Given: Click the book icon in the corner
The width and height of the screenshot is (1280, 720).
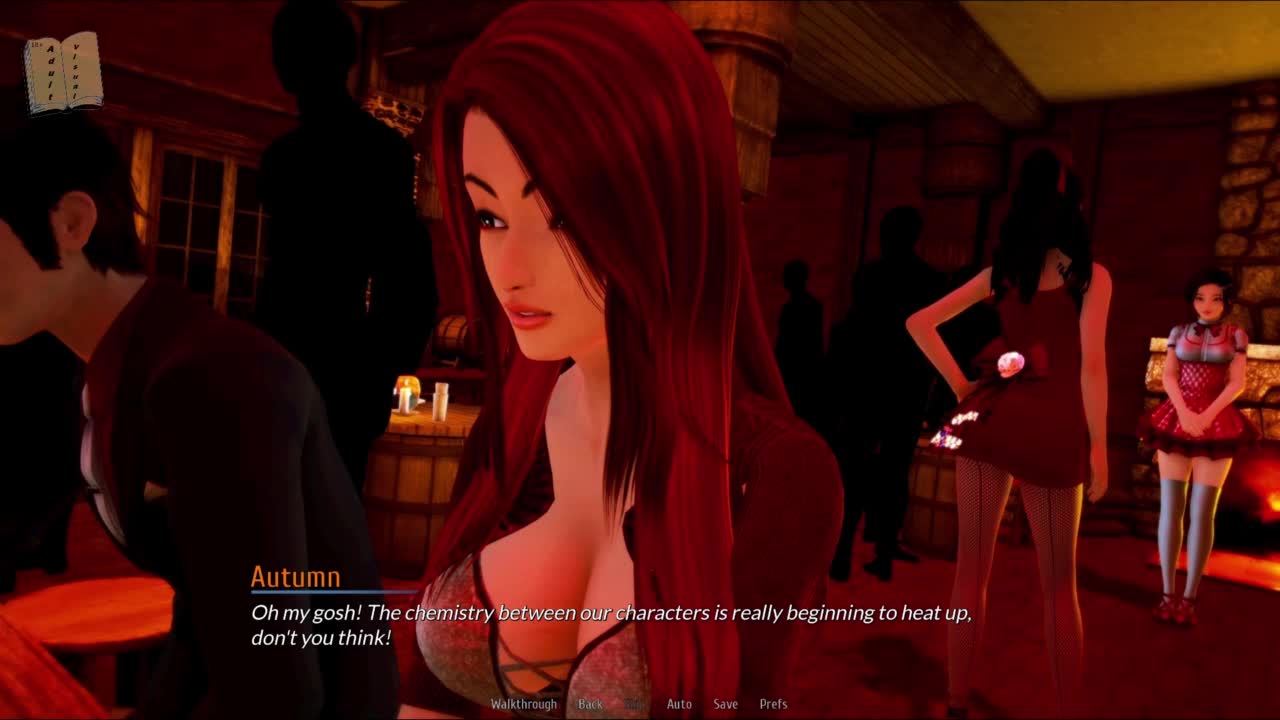Looking at the screenshot, I should (63, 72).
